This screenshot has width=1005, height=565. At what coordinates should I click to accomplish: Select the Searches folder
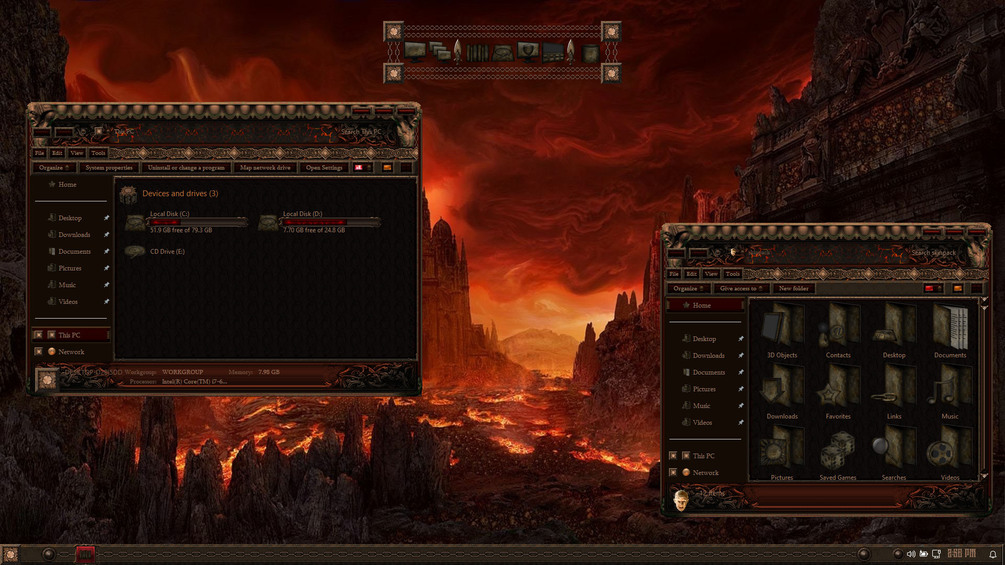pyautogui.click(x=894, y=452)
